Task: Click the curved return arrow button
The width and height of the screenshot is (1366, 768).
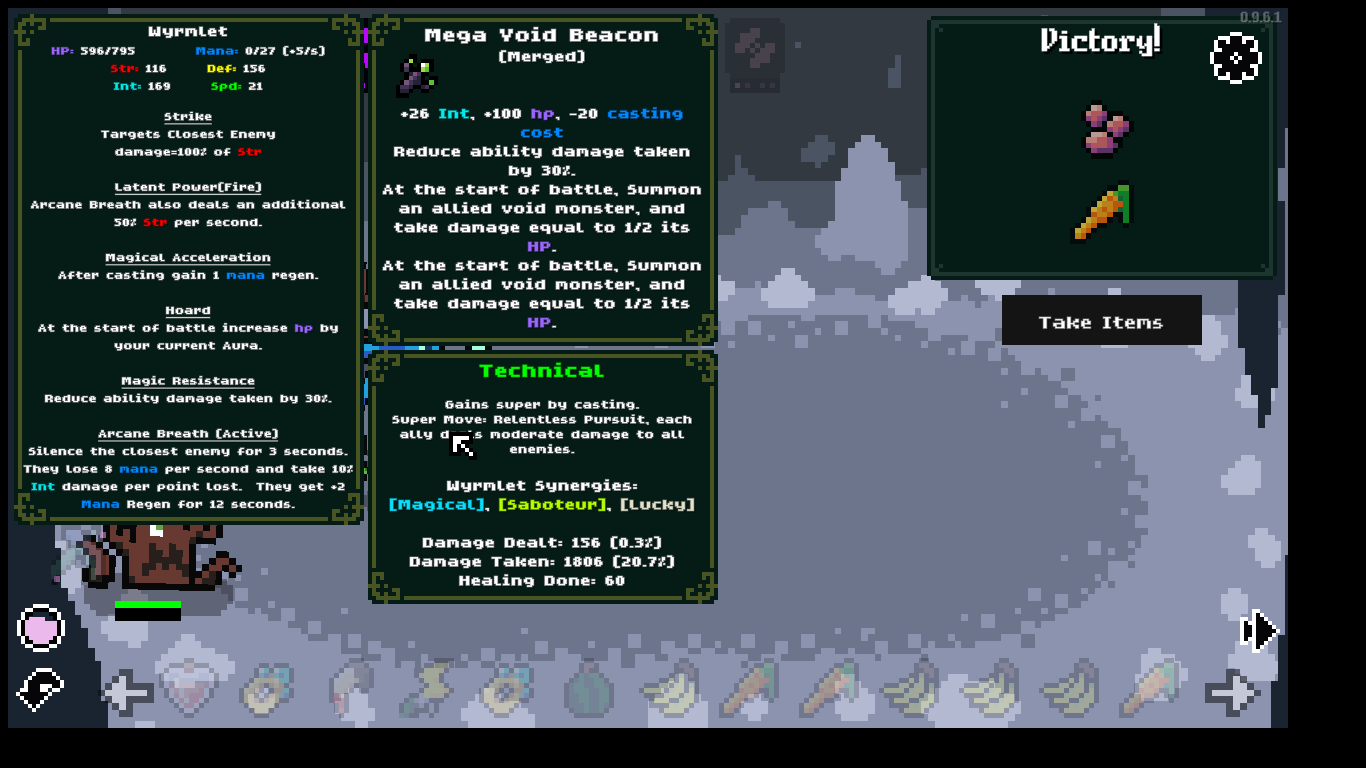Action: pyautogui.click(x=41, y=689)
